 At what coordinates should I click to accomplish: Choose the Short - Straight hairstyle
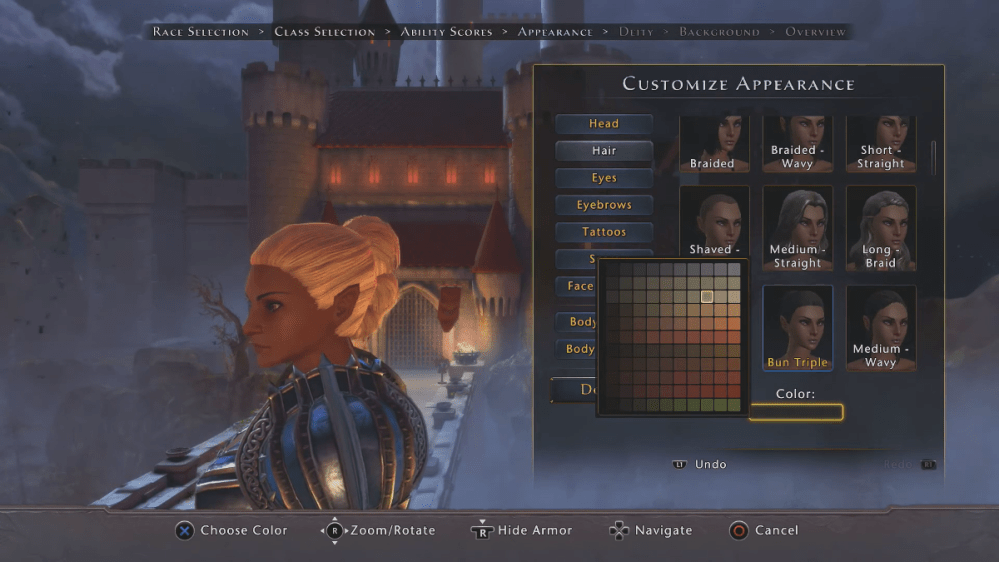pos(881,144)
